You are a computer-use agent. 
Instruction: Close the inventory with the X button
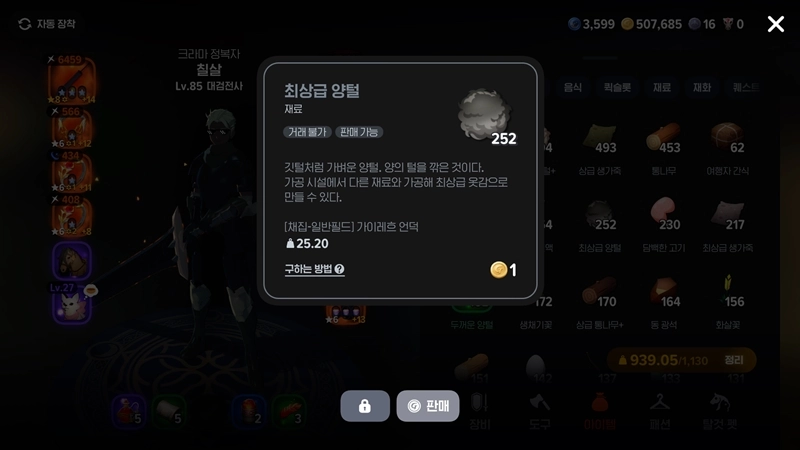coord(775,24)
